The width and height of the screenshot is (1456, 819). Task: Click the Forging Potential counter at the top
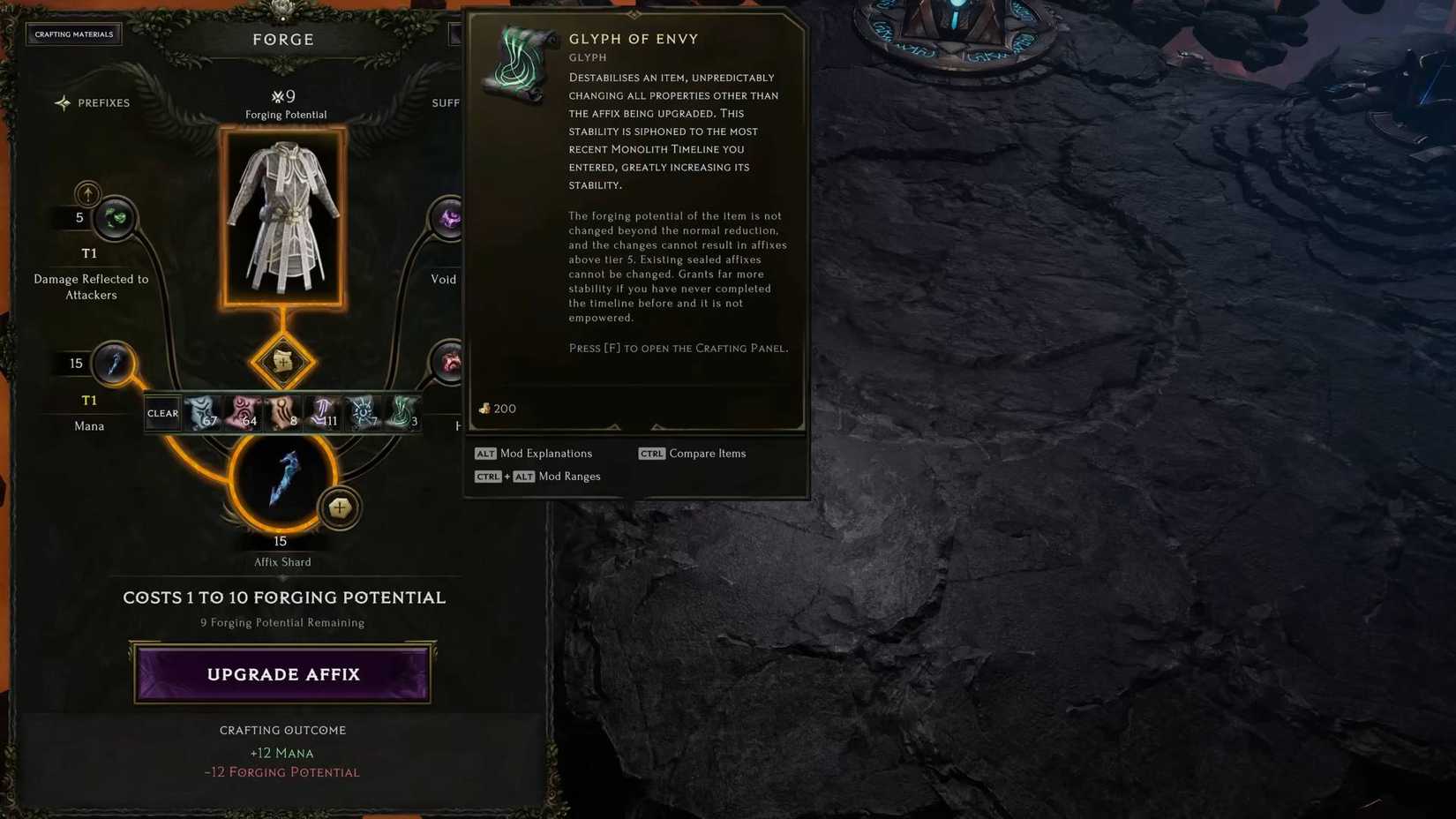(284, 97)
